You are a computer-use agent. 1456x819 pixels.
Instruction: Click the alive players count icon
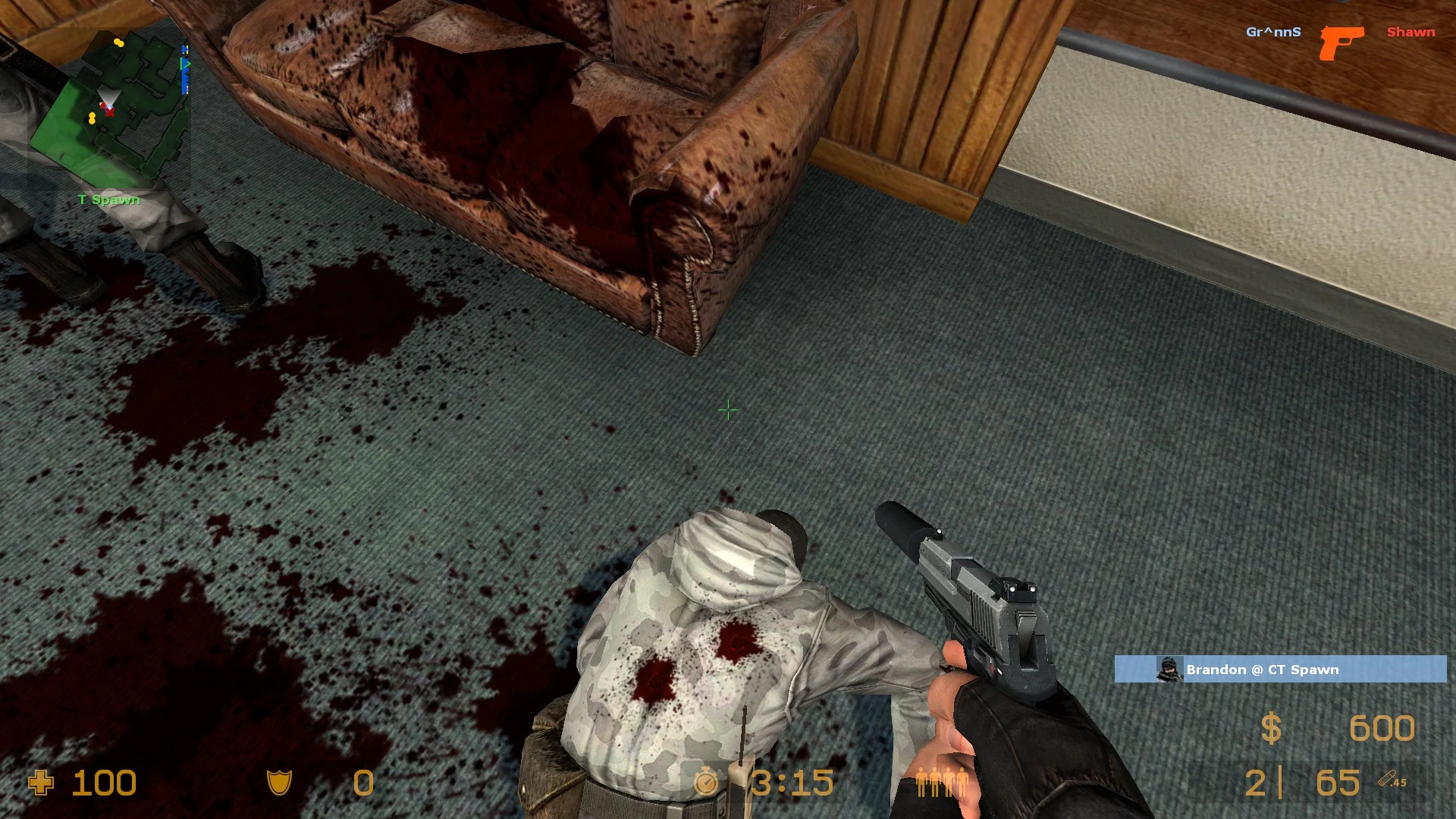click(940, 782)
